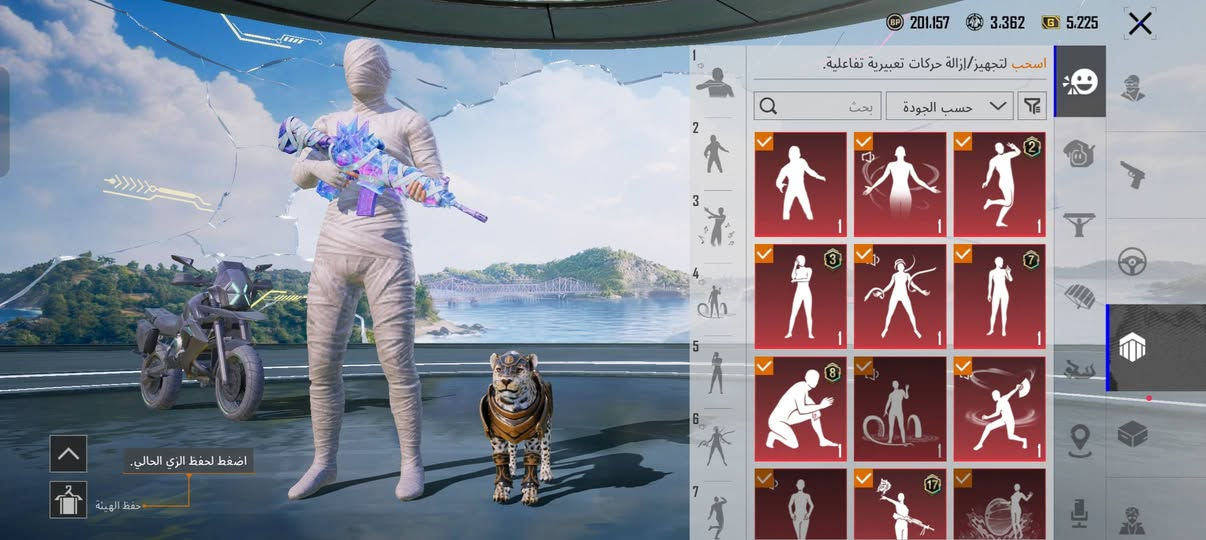Switch to the smiley emotes tab

pyautogui.click(x=1080, y=82)
